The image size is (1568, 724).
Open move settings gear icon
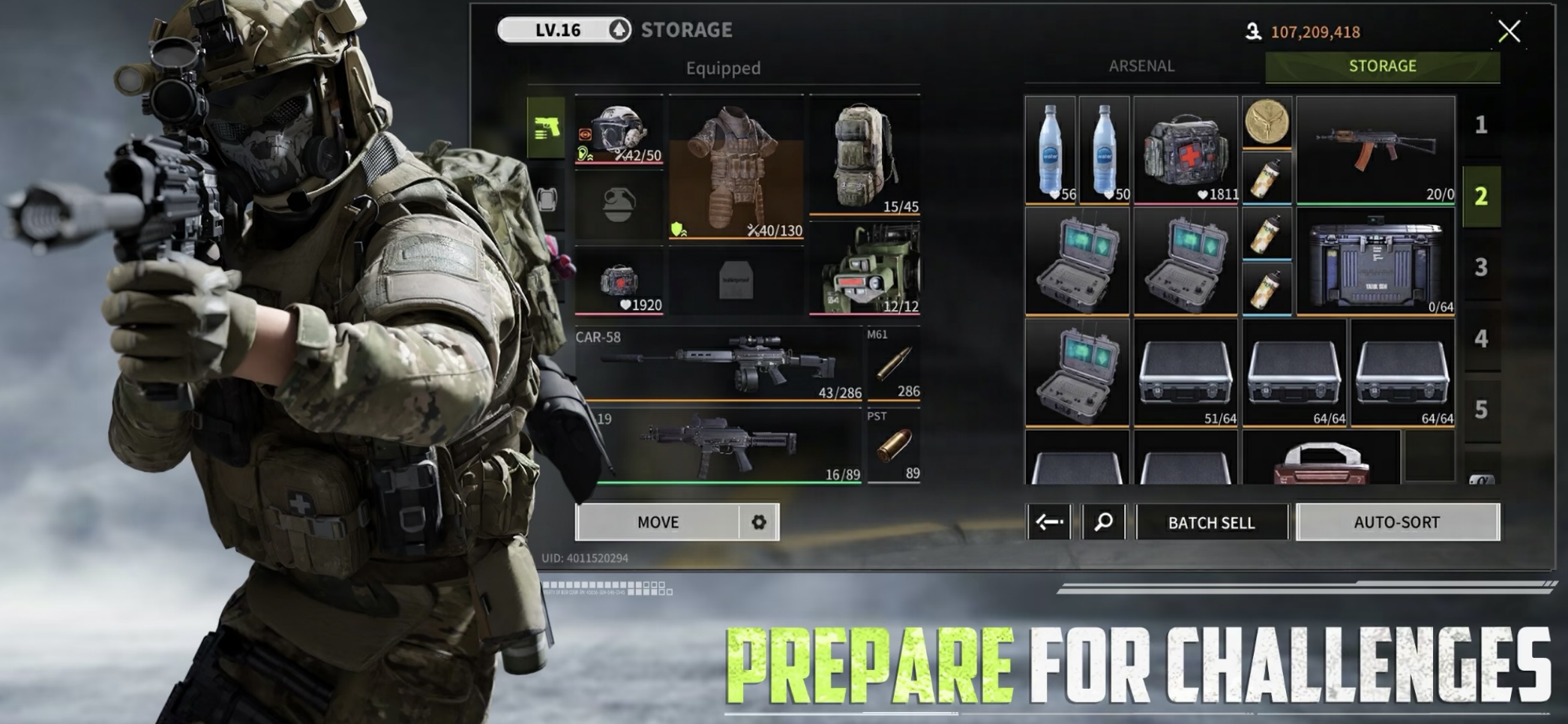(759, 522)
